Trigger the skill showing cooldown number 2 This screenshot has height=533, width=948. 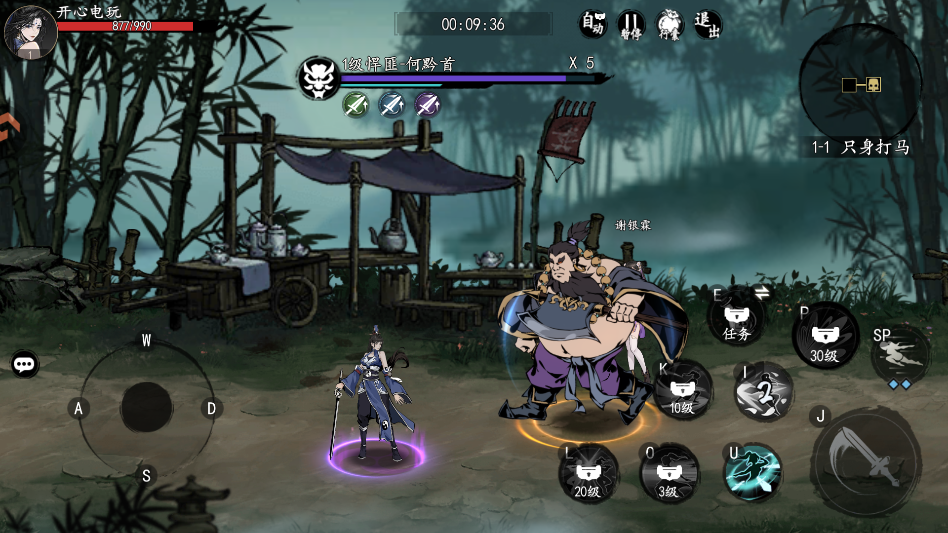(765, 391)
